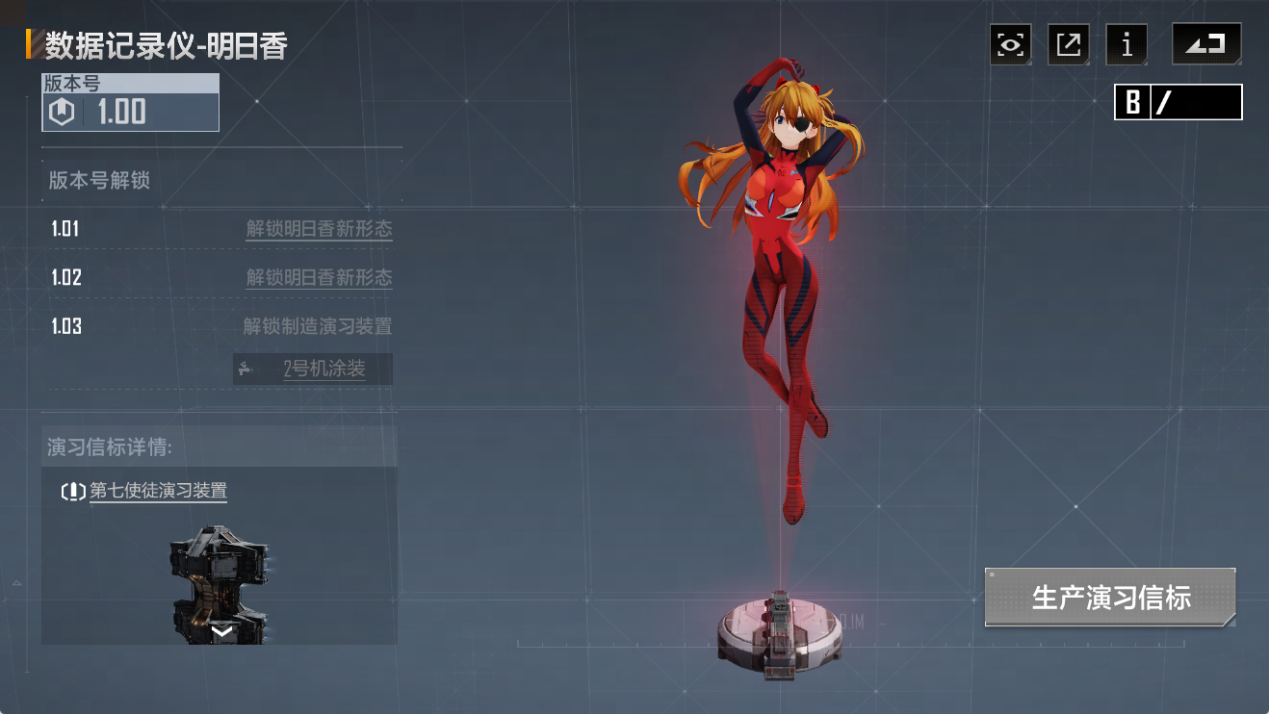Expand the beacon details down arrow

[222, 631]
